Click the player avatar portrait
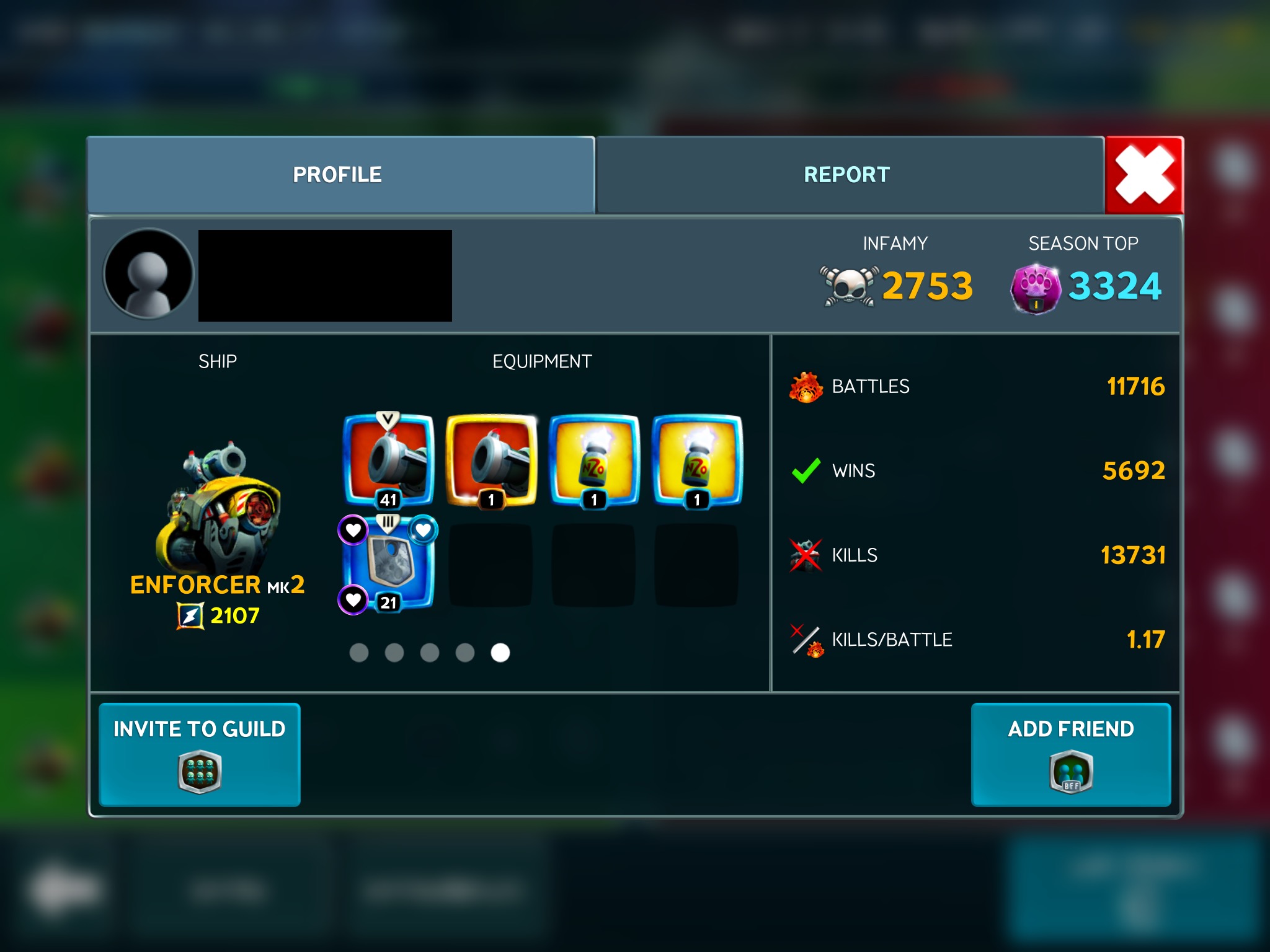 (149, 274)
